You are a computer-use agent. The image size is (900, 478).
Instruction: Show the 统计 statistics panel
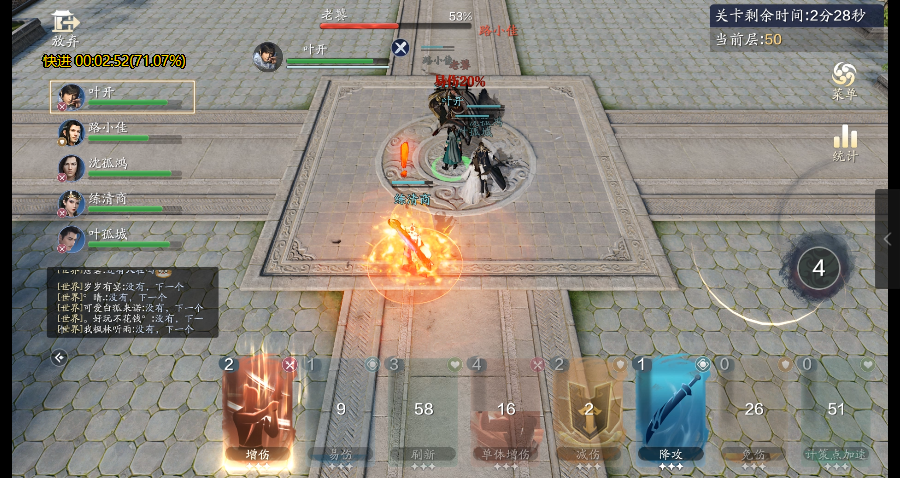(x=845, y=143)
